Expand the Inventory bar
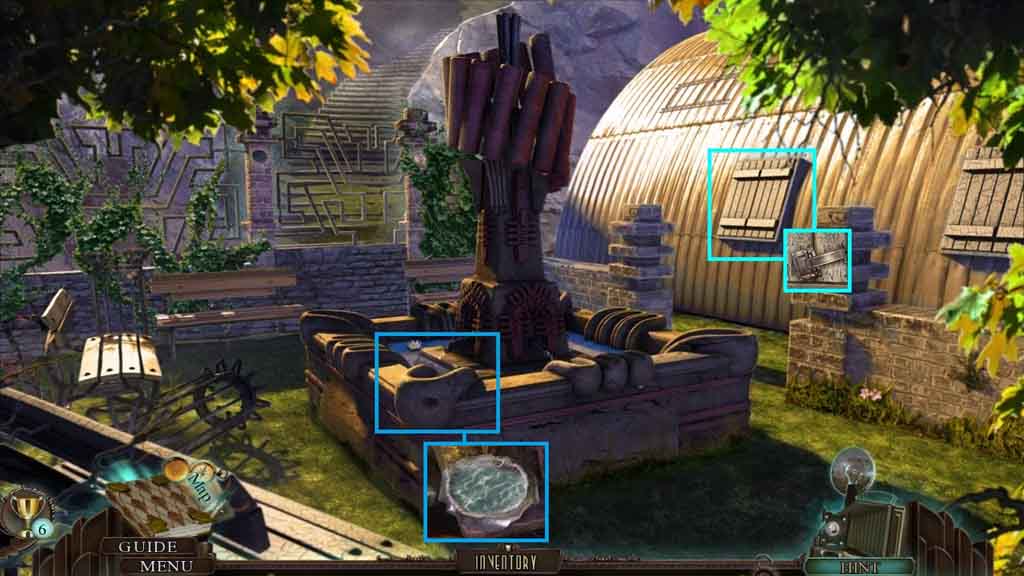The height and width of the screenshot is (576, 1024). click(x=506, y=562)
